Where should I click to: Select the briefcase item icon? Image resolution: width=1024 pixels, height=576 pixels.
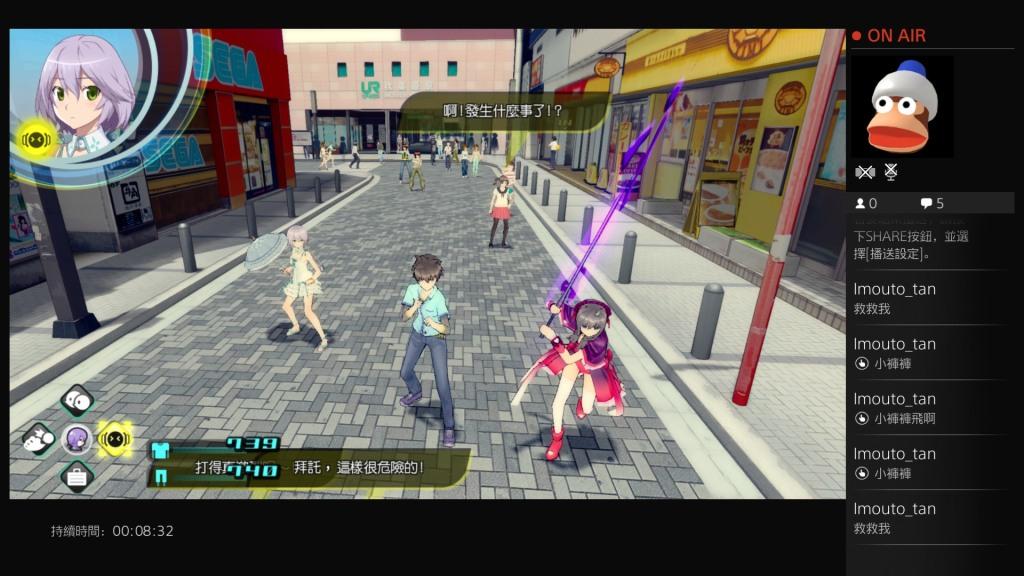pos(77,475)
